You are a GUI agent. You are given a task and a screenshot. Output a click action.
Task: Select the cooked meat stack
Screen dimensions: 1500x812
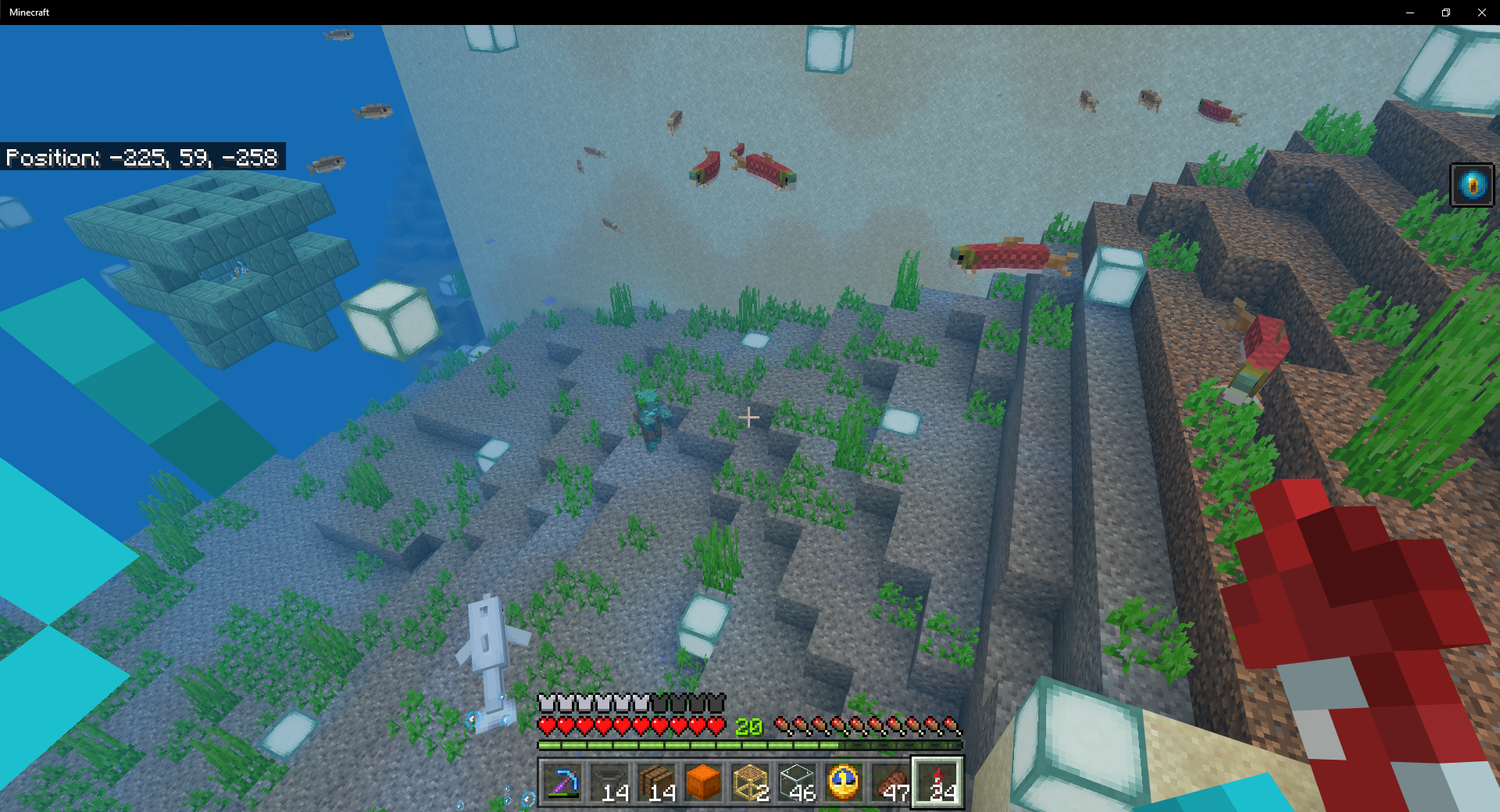(891, 782)
